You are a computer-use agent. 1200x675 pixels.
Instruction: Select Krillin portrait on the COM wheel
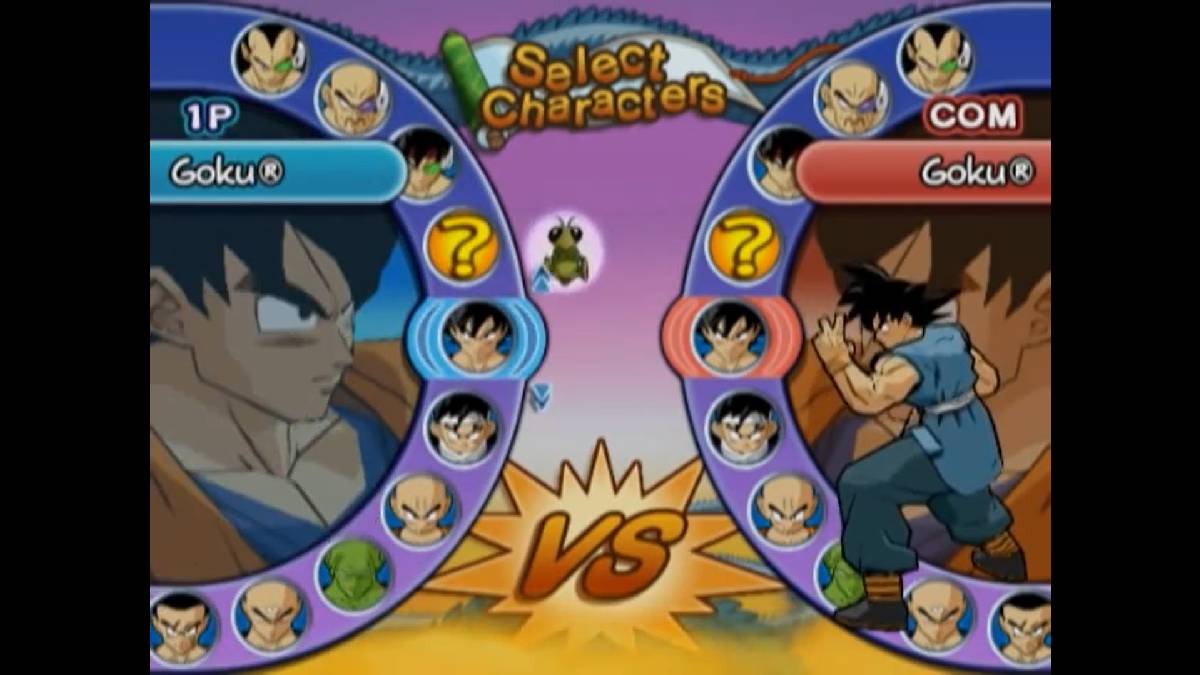coord(786,509)
